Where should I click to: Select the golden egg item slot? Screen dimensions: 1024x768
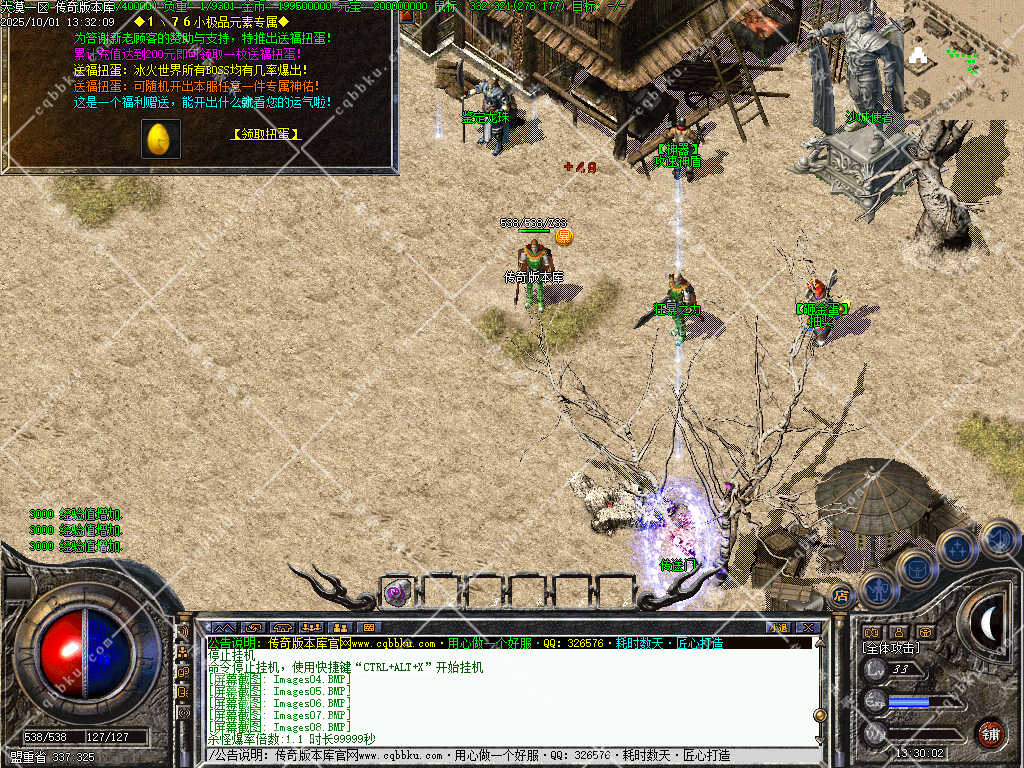pos(161,139)
